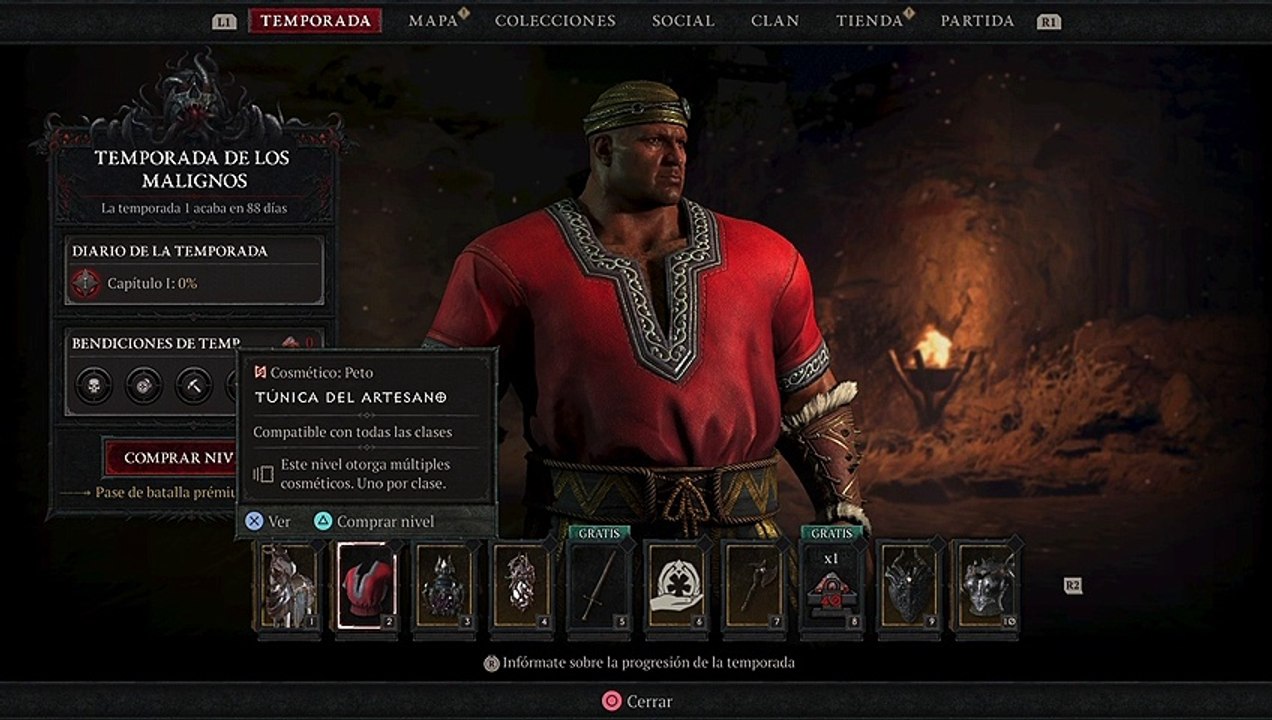The width and height of the screenshot is (1272, 720).
Task: Click the Comprar Niveles red button
Action: [172, 458]
